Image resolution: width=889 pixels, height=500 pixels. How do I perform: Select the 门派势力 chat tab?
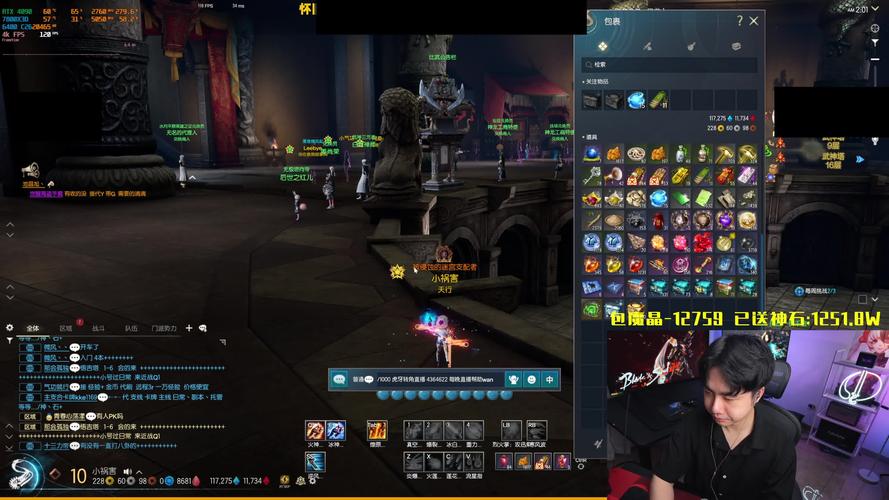coord(164,328)
